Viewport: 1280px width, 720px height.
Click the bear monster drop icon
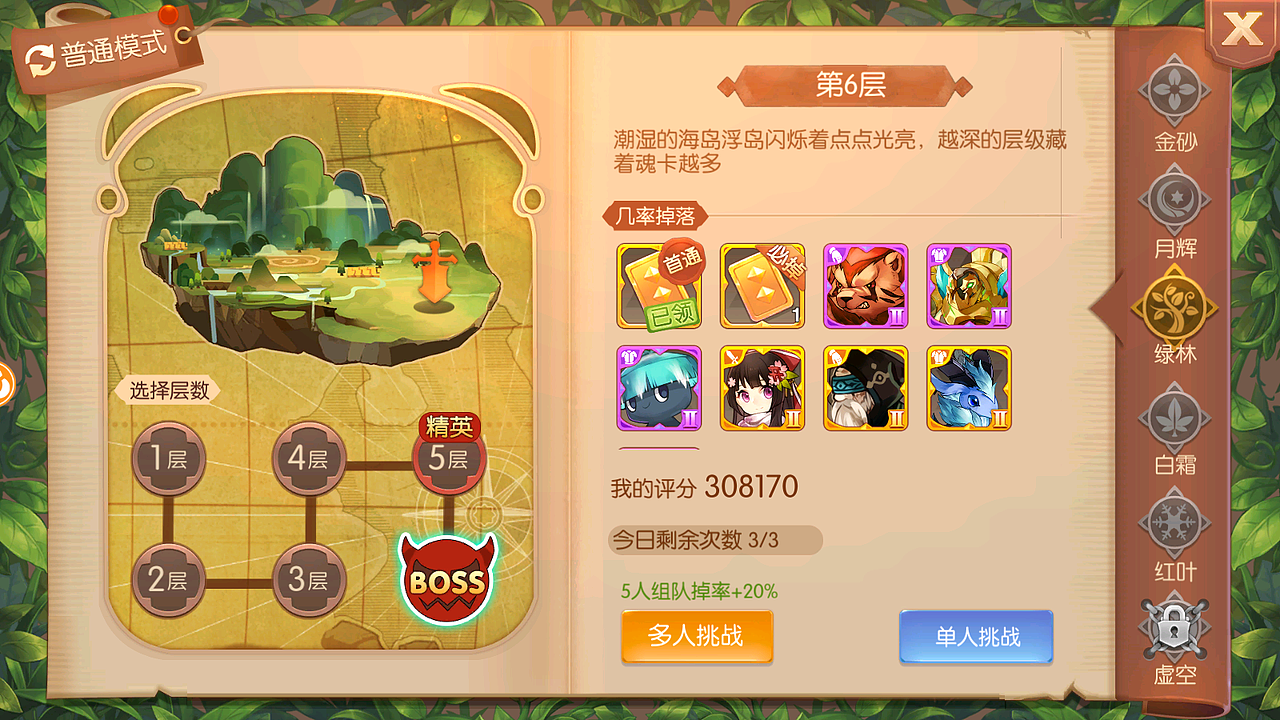pos(866,287)
